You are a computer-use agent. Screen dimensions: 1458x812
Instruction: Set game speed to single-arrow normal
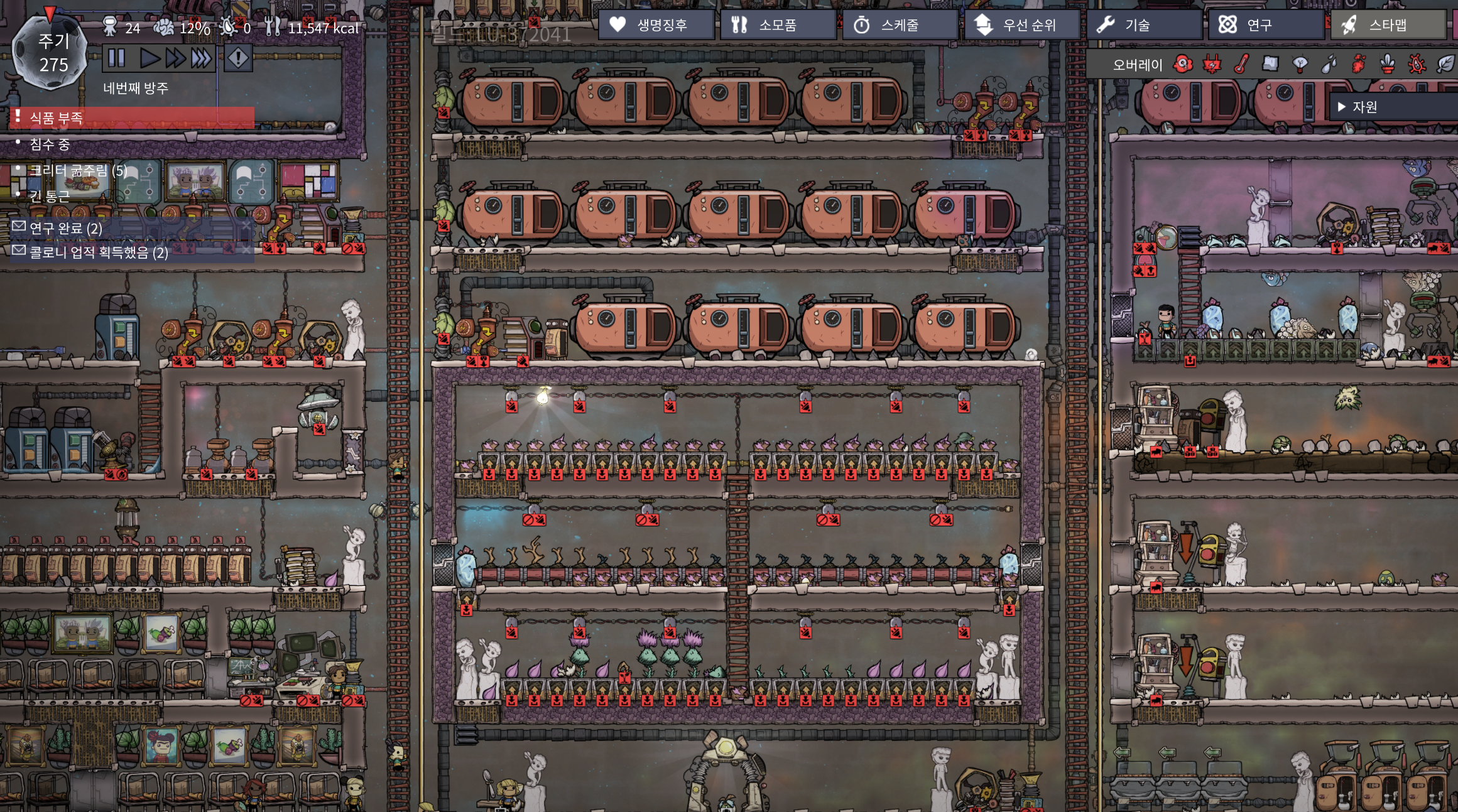click(149, 58)
